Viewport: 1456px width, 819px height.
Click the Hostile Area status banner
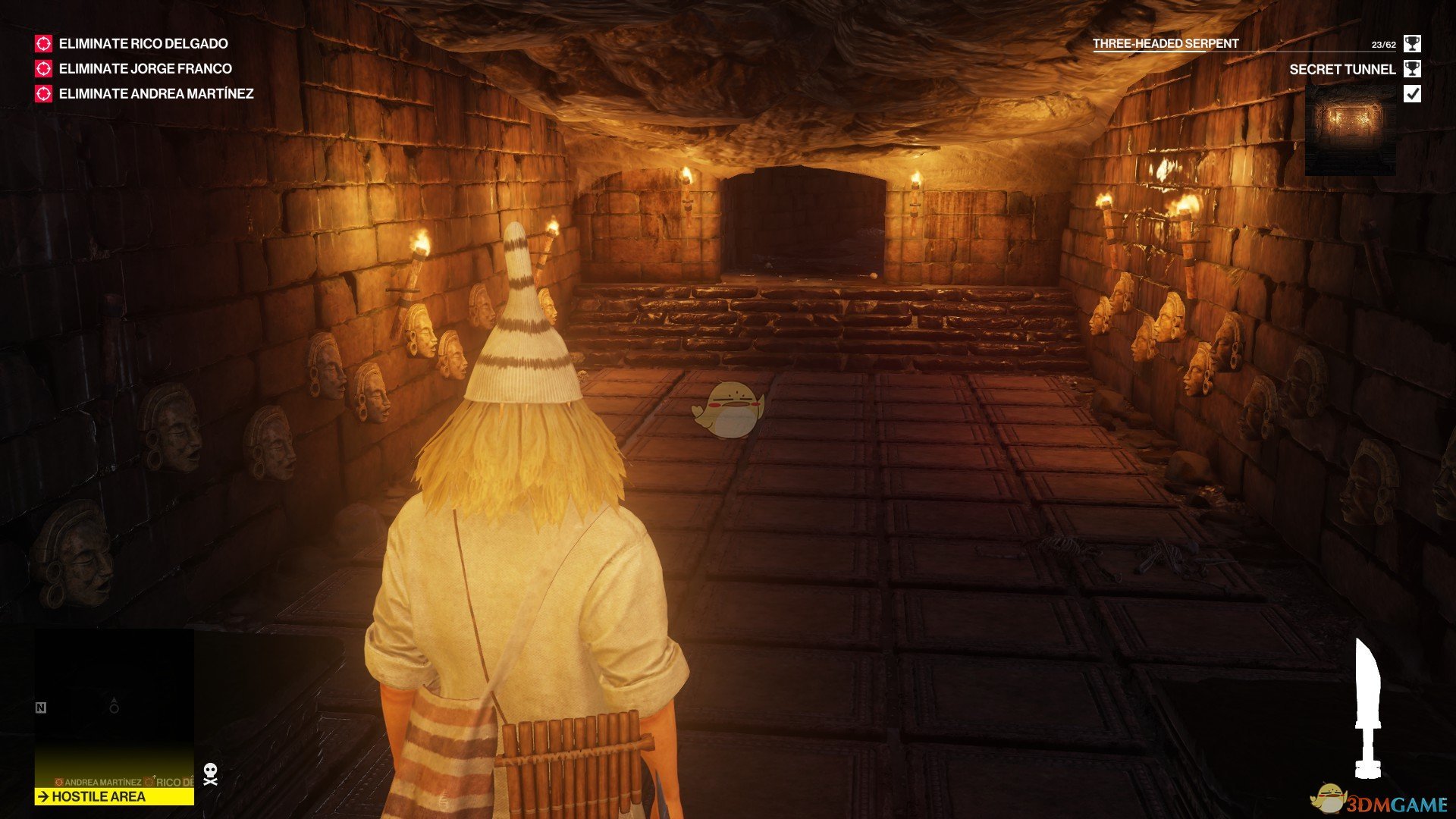click(x=114, y=797)
